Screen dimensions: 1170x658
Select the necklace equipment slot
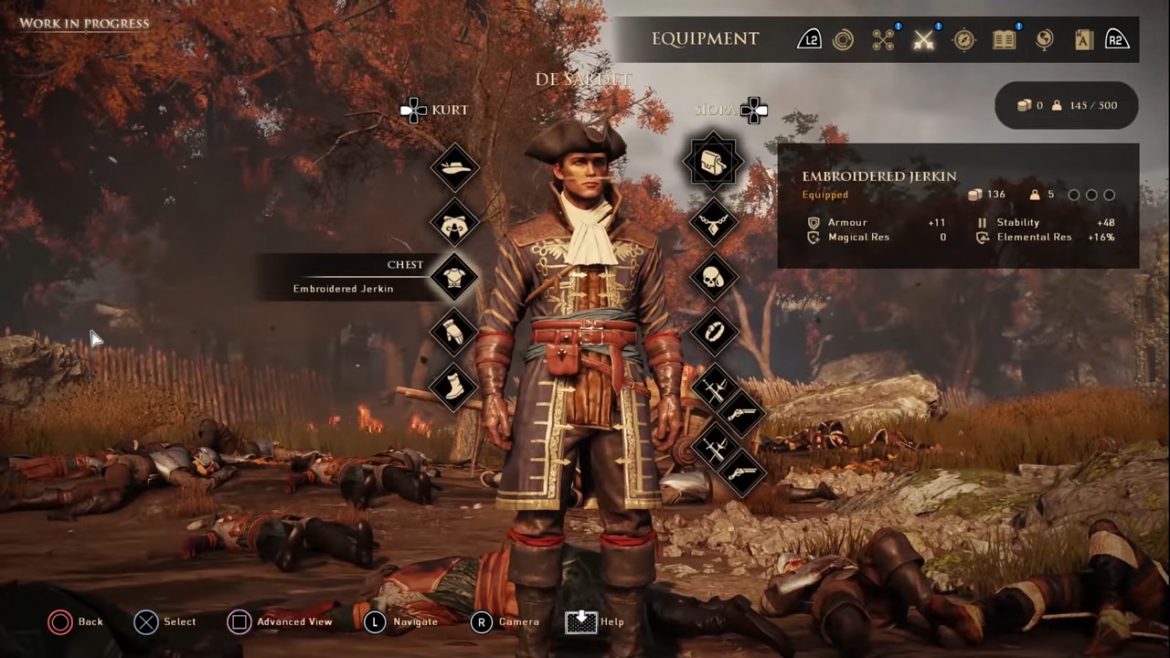(x=714, y=222)
